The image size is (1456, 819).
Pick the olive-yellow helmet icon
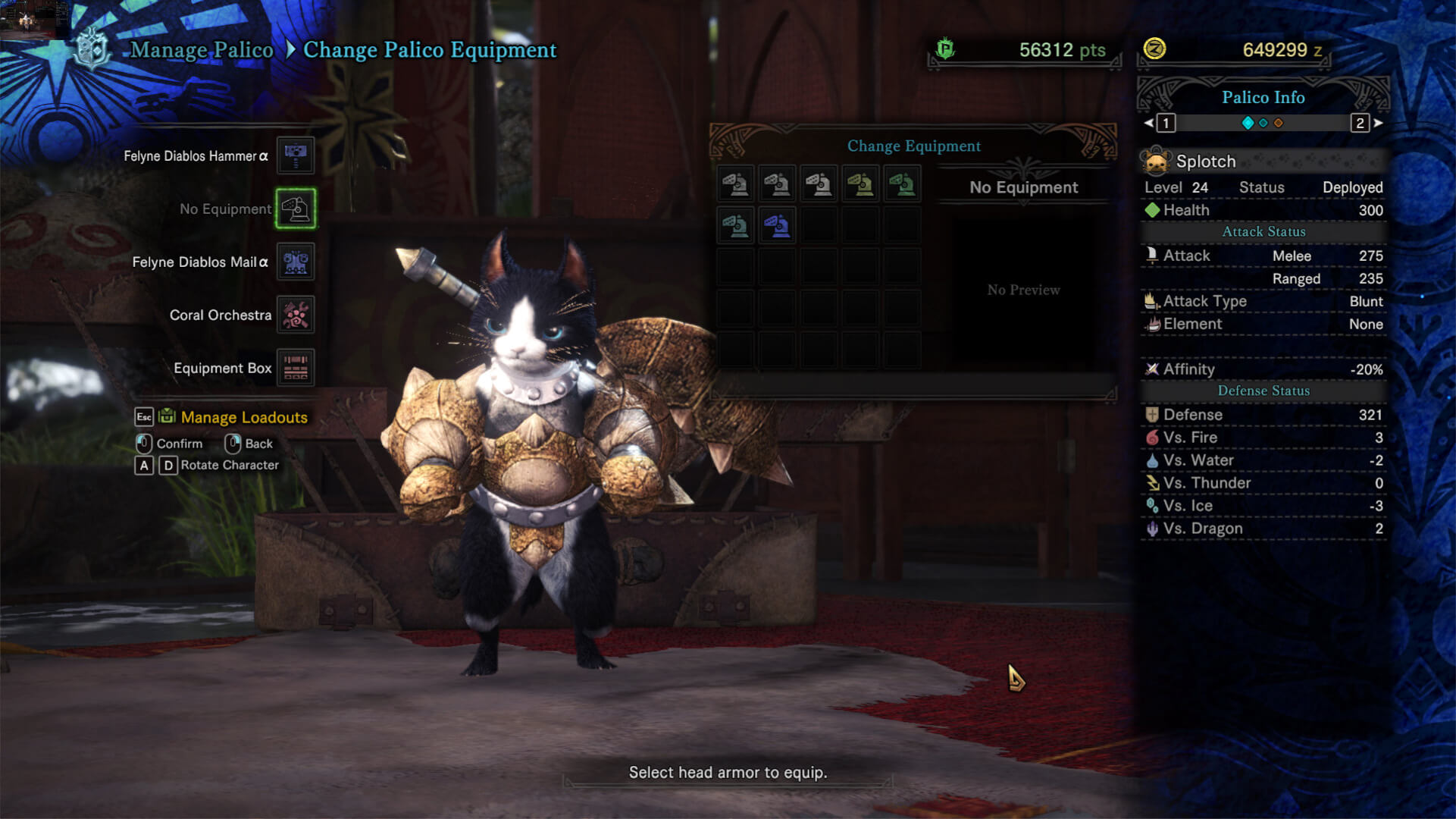[x=860, y=184]
